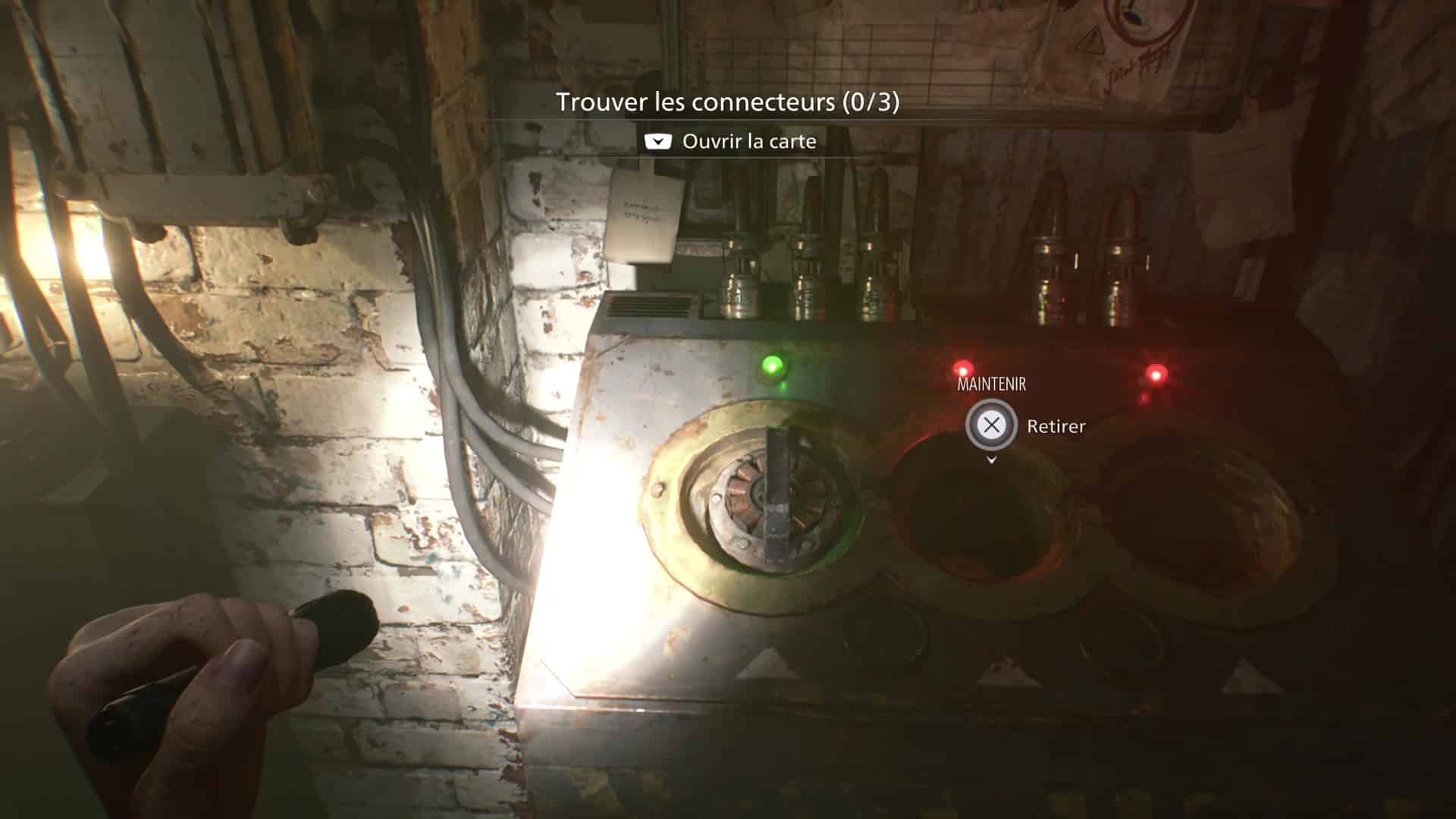Click the MAINTENIR label
Screen dimensions: 1456x819
tap(990, 384)
